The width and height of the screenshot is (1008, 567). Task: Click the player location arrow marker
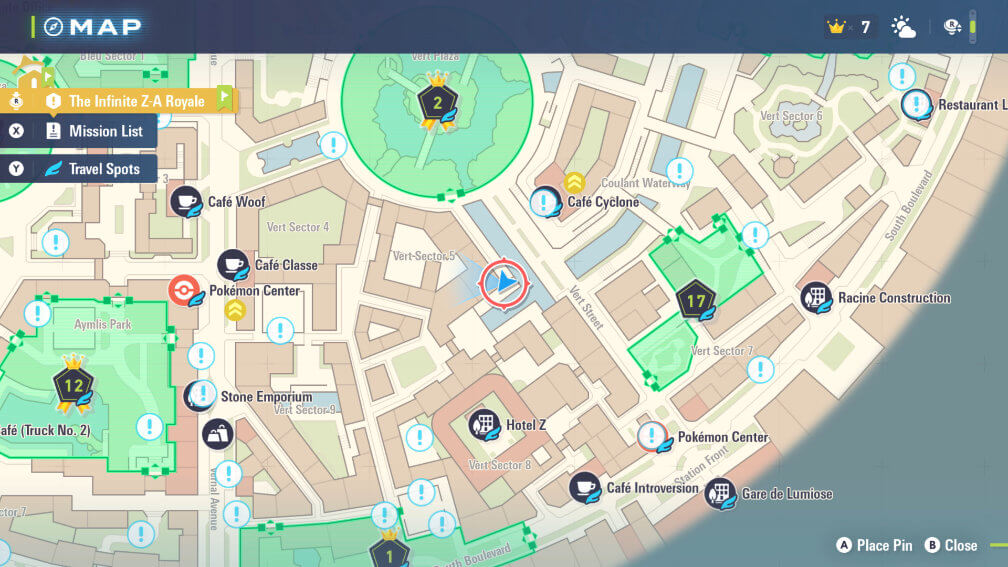pos(503,284)
